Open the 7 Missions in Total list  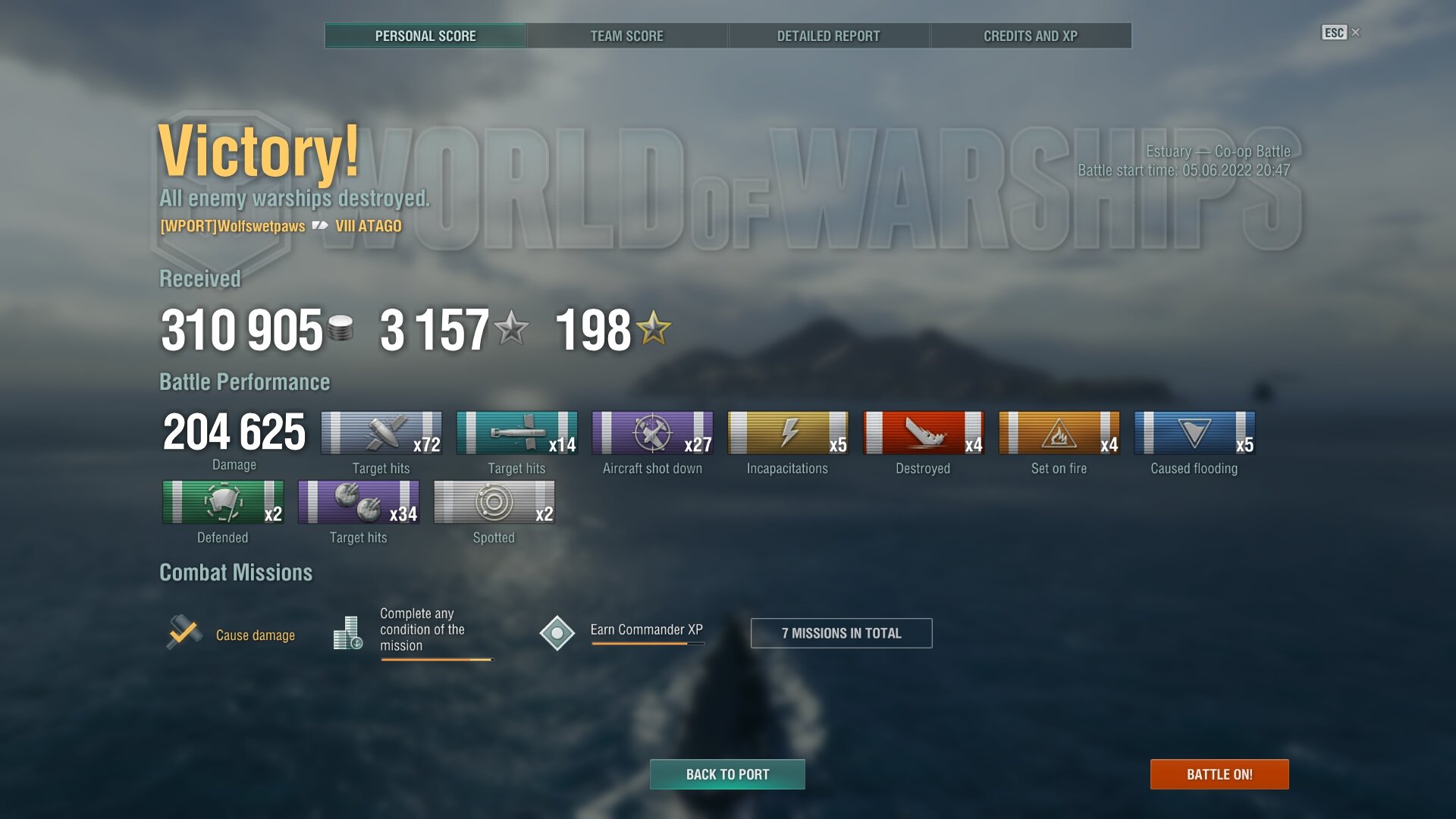(841, 633)
